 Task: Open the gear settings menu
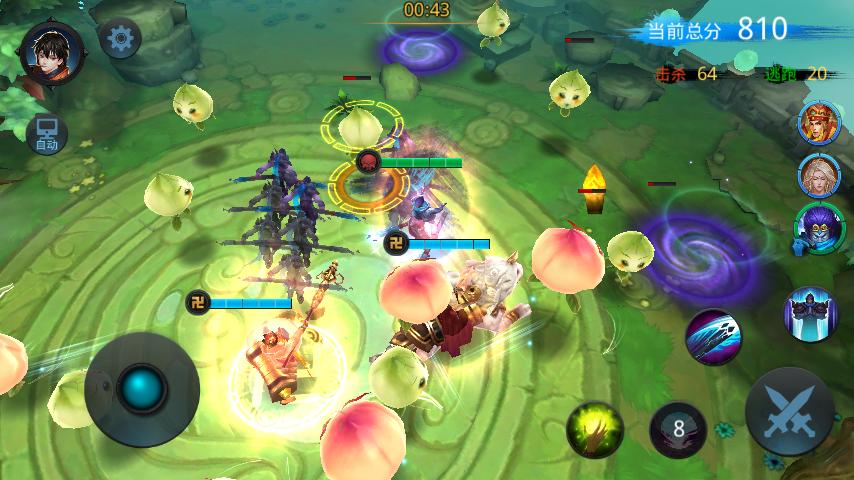(121, 39)
